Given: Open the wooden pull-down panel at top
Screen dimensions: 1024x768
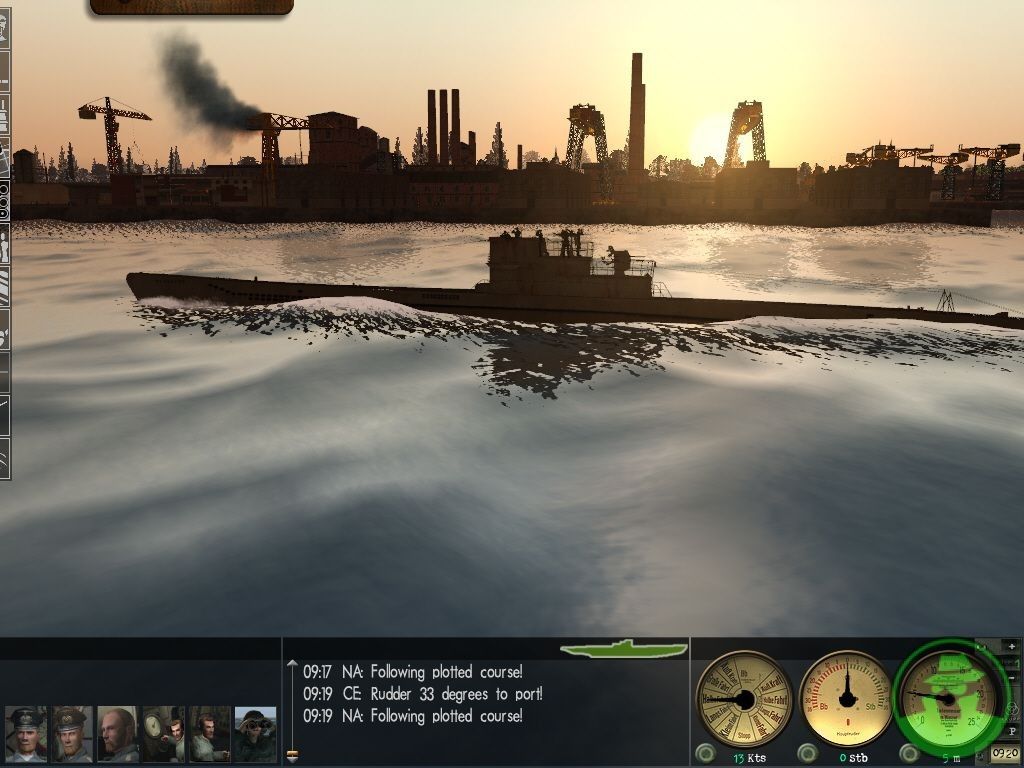Looking at the screenshot, I should click(x=191, y=7).
